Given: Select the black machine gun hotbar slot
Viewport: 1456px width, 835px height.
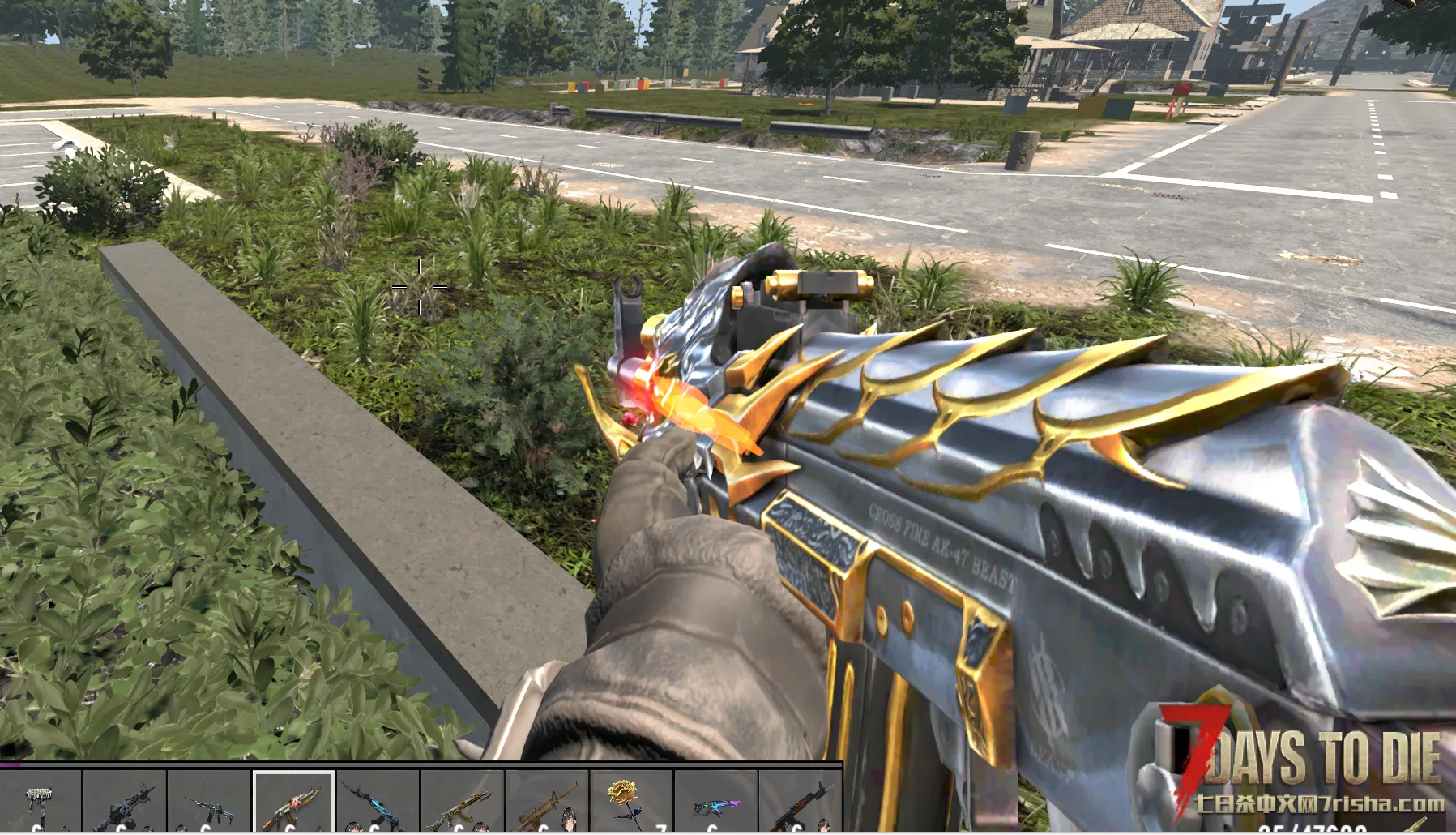Looking at the screenshot, I should (x=125, y=803).
